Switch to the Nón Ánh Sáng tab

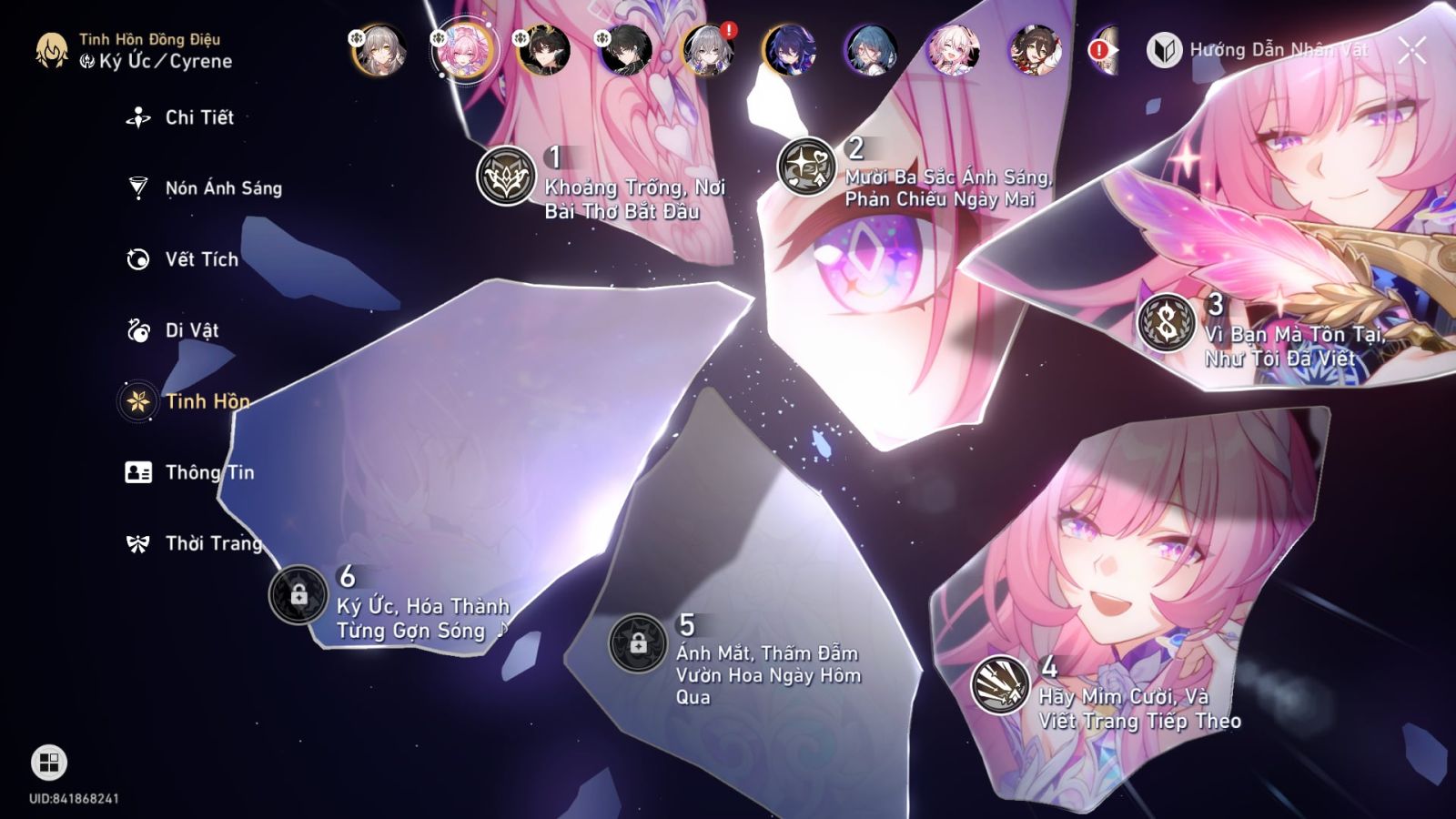click(137, 187)
